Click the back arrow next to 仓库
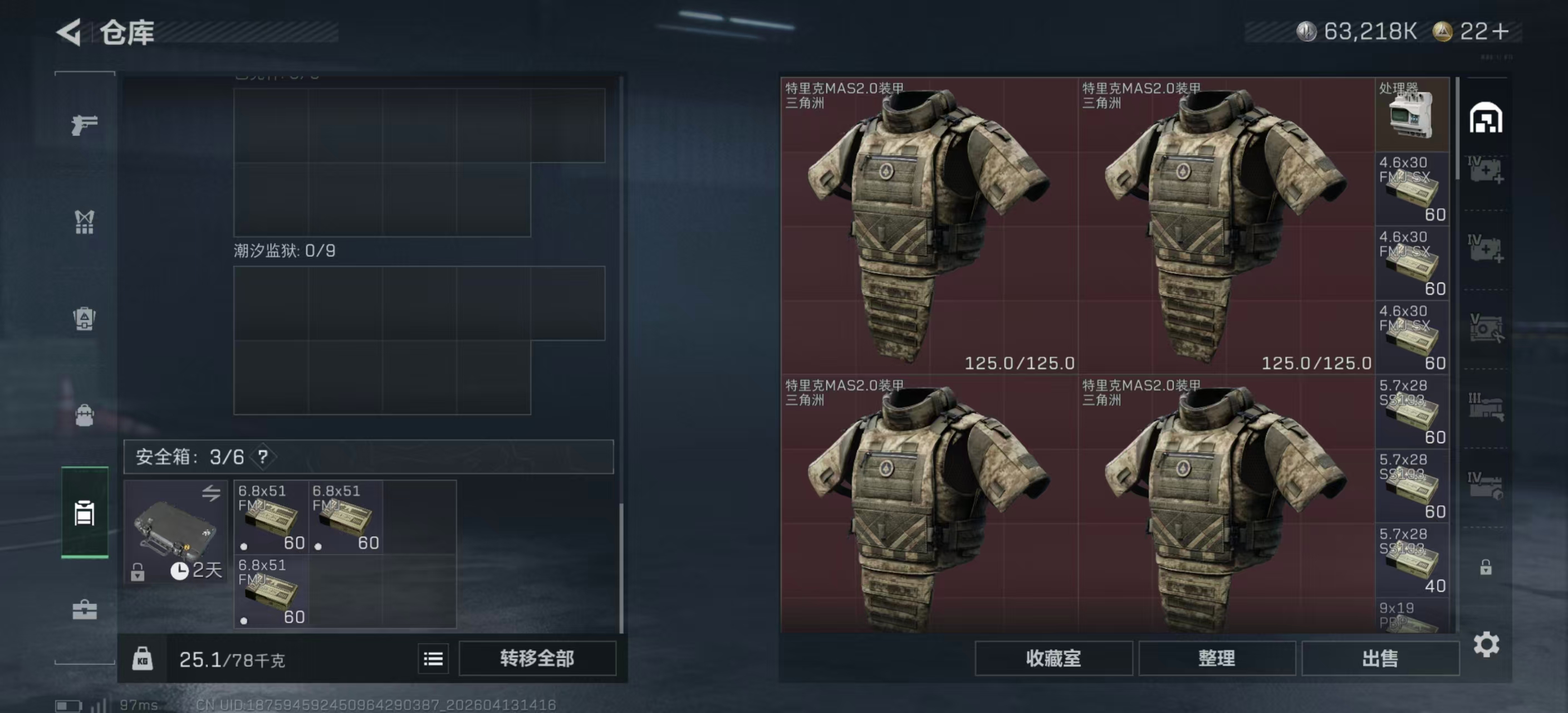 click(x=69, y=32)
